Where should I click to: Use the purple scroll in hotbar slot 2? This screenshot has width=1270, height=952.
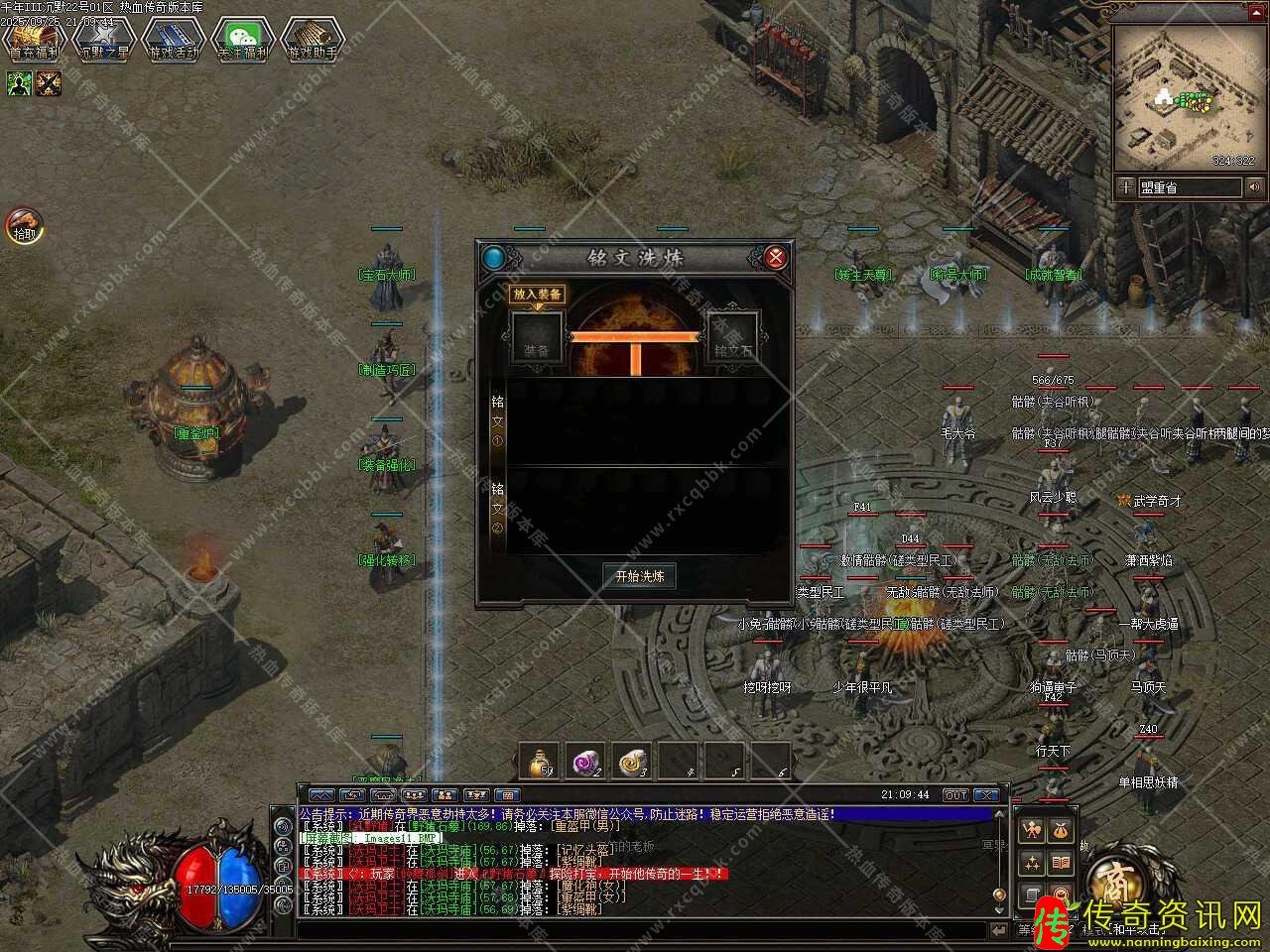click(586, 762)
